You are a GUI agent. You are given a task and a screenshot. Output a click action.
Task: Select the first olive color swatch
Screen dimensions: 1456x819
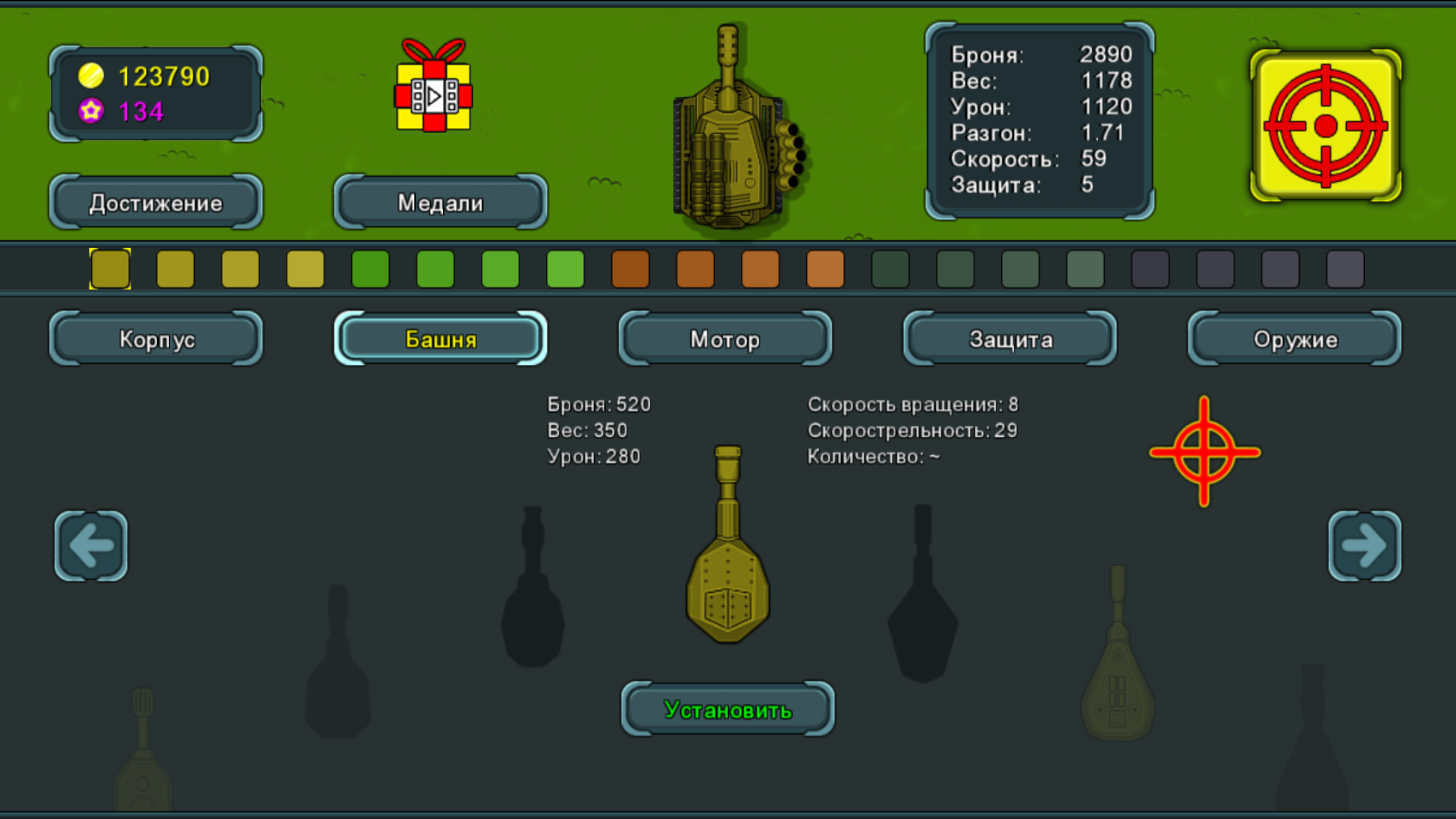110,269
